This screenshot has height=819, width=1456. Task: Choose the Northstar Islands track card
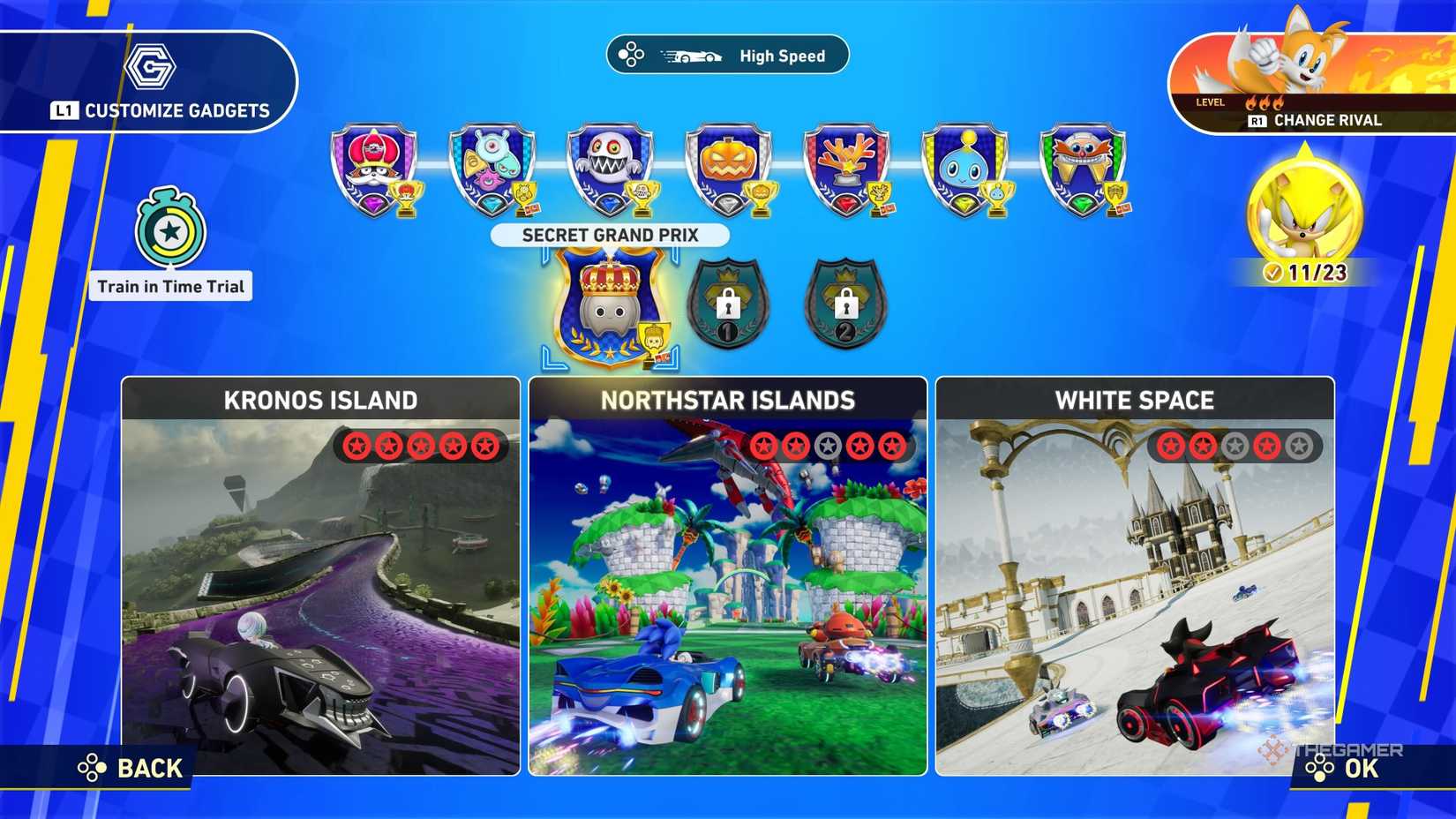(728, 575)
